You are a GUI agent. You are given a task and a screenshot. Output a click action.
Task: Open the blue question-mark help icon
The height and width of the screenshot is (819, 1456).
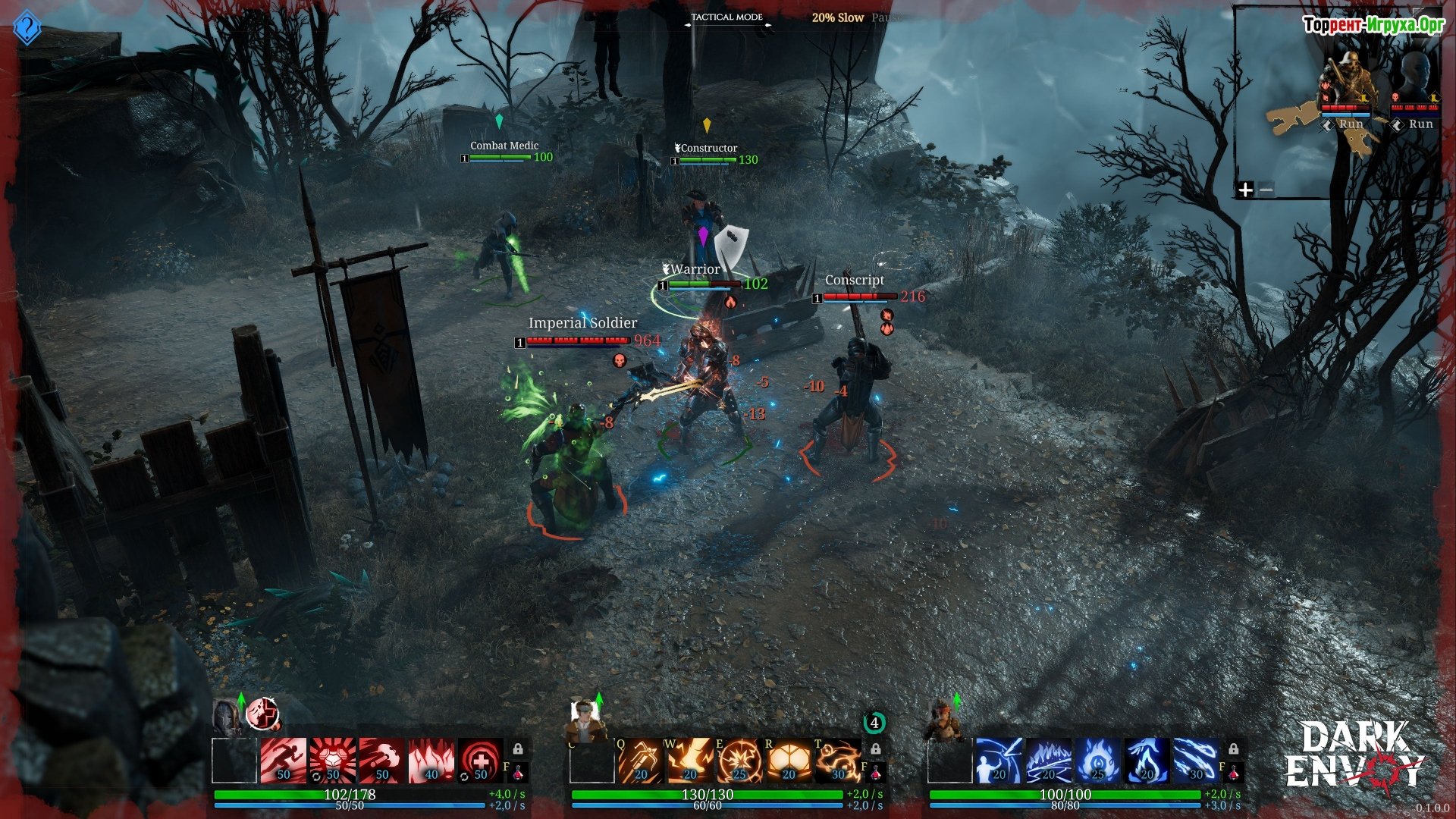(x=27, y=28)
